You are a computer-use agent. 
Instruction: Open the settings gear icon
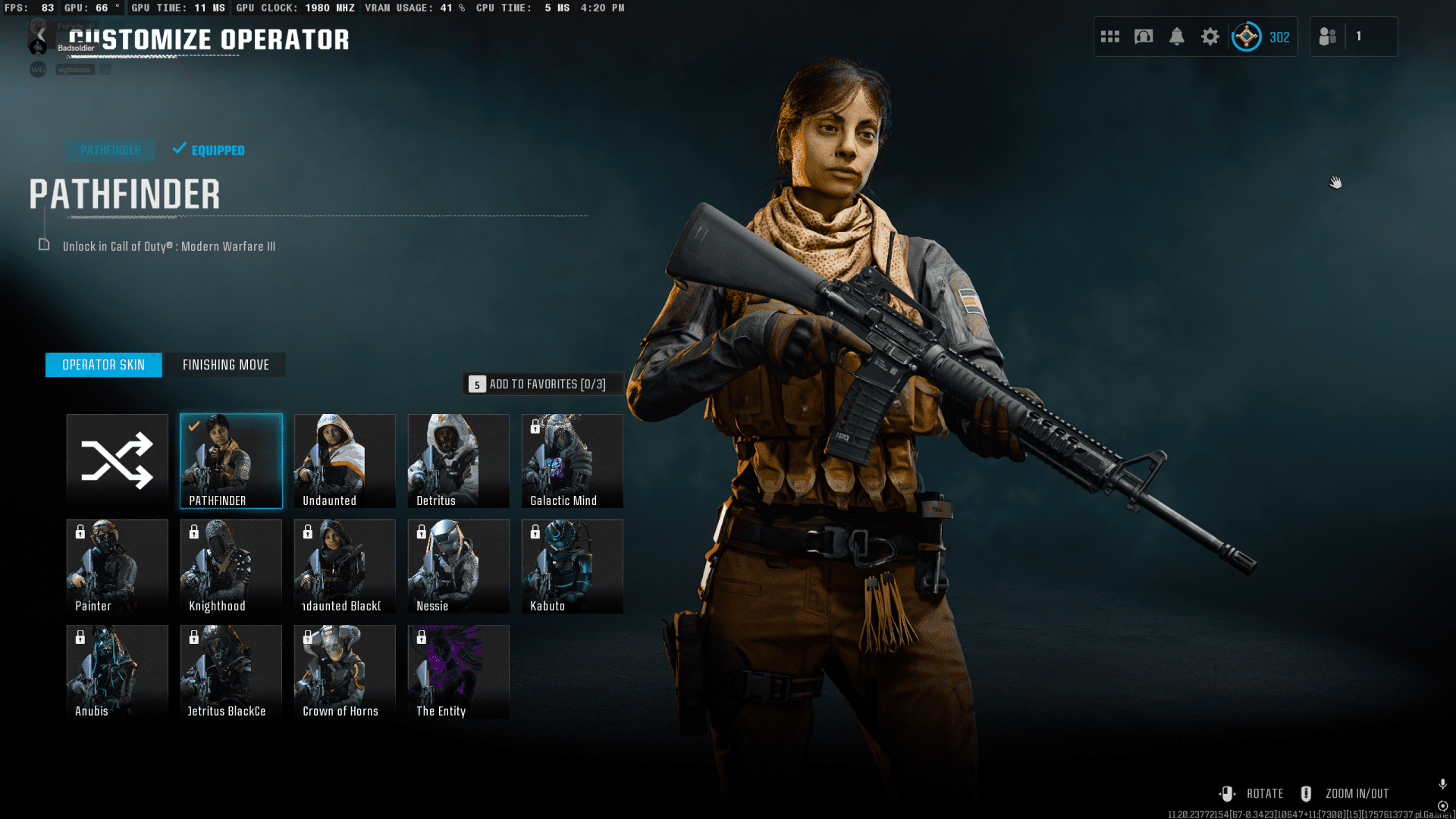pos(1210,36)
